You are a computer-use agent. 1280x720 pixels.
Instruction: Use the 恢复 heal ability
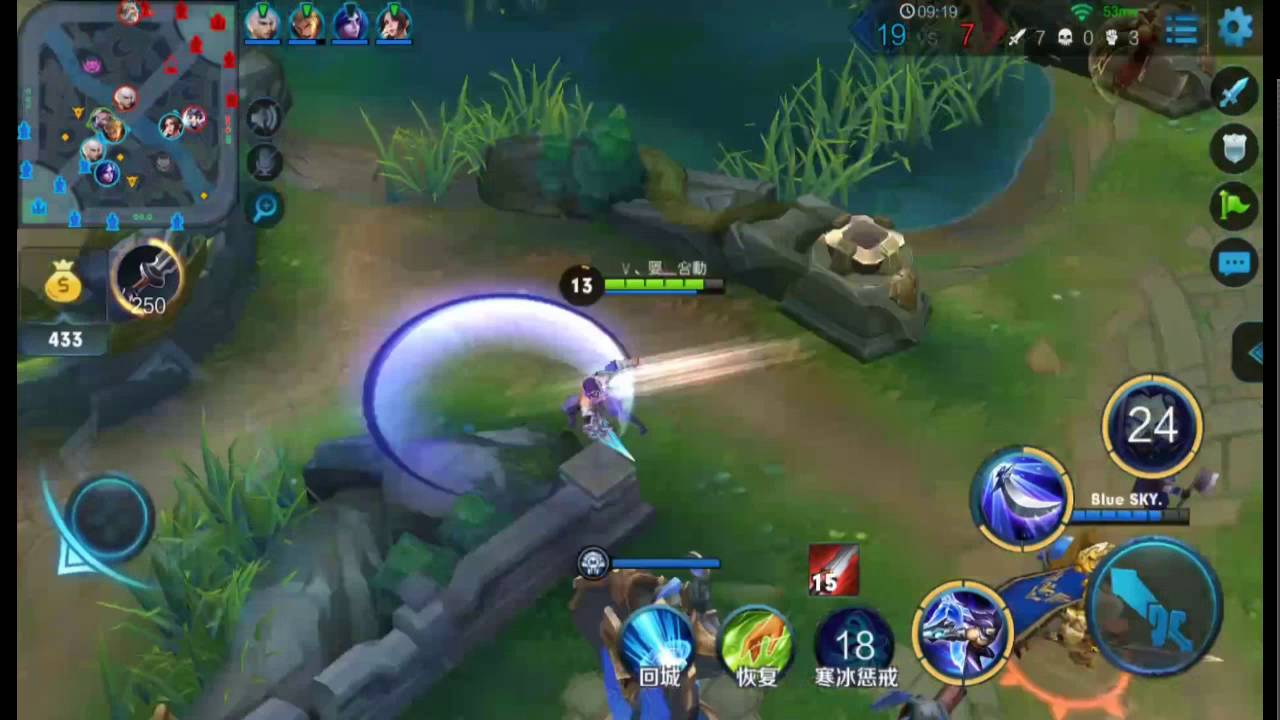click(757, 641)
